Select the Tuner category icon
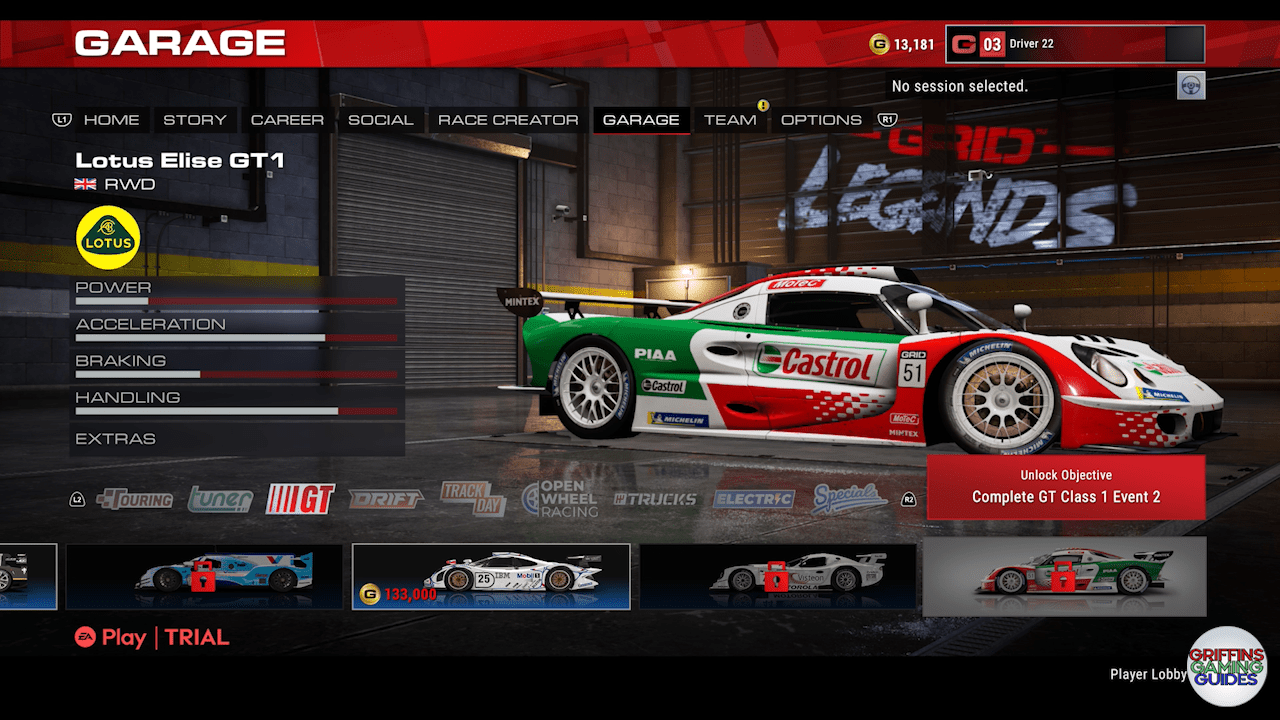This screenshot has width=1280, height=720. (x=219, y=498)
